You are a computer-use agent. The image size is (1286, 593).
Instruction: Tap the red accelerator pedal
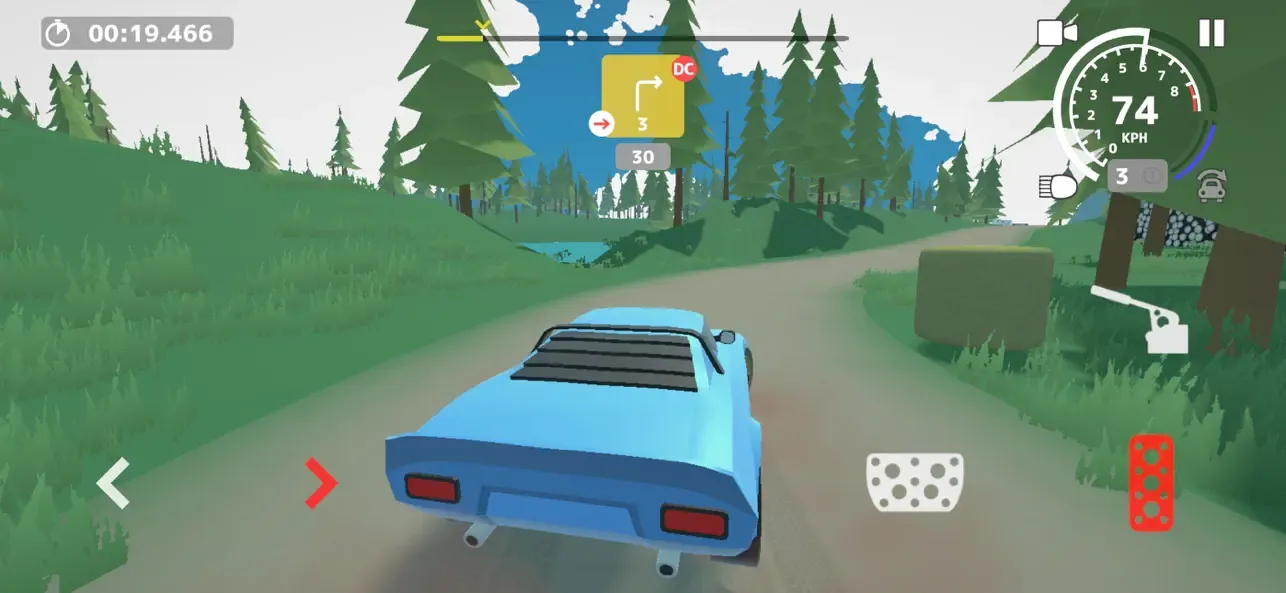pos(1151,482)
